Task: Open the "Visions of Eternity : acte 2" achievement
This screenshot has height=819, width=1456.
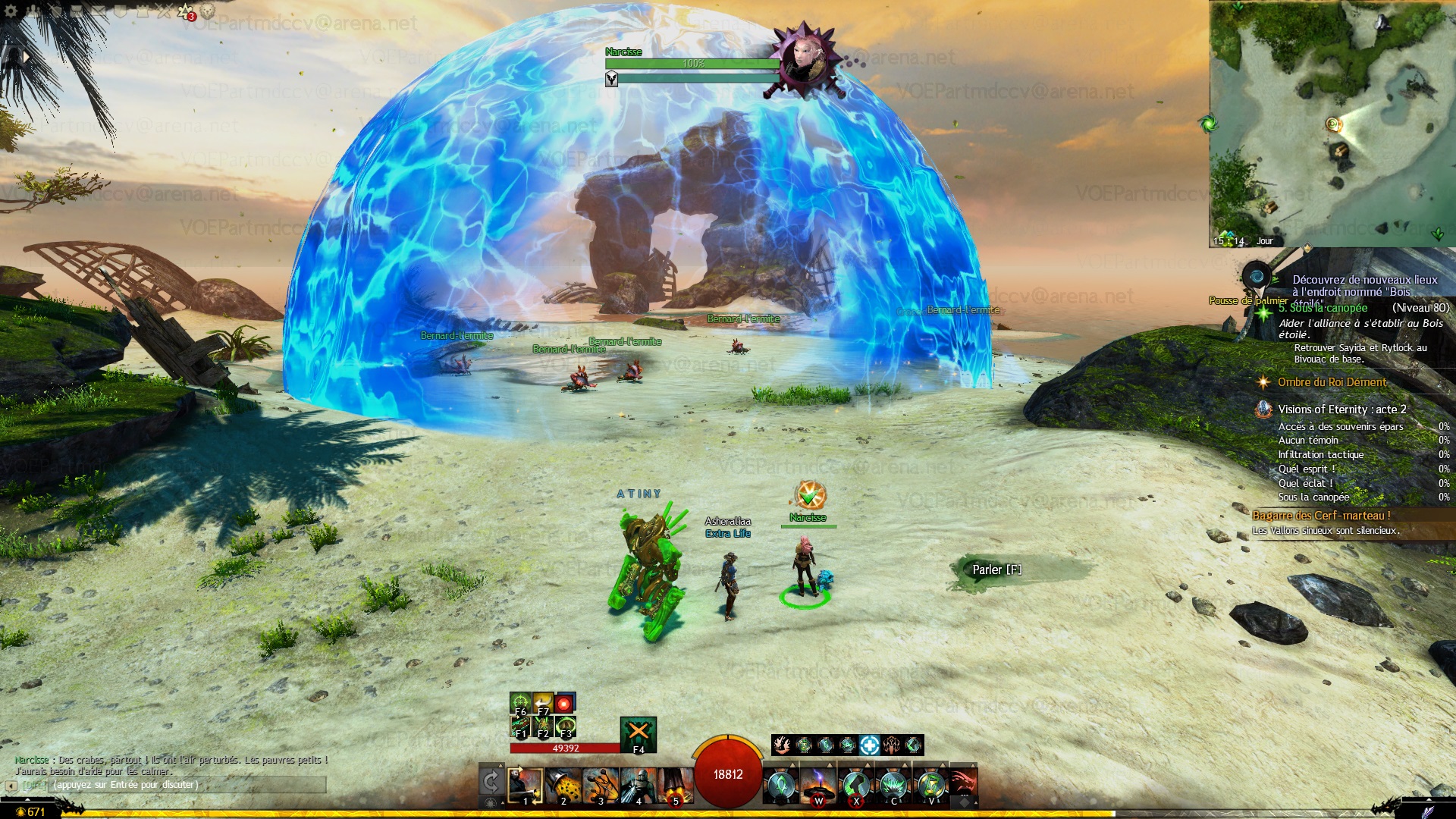Action: [1341, 409]
